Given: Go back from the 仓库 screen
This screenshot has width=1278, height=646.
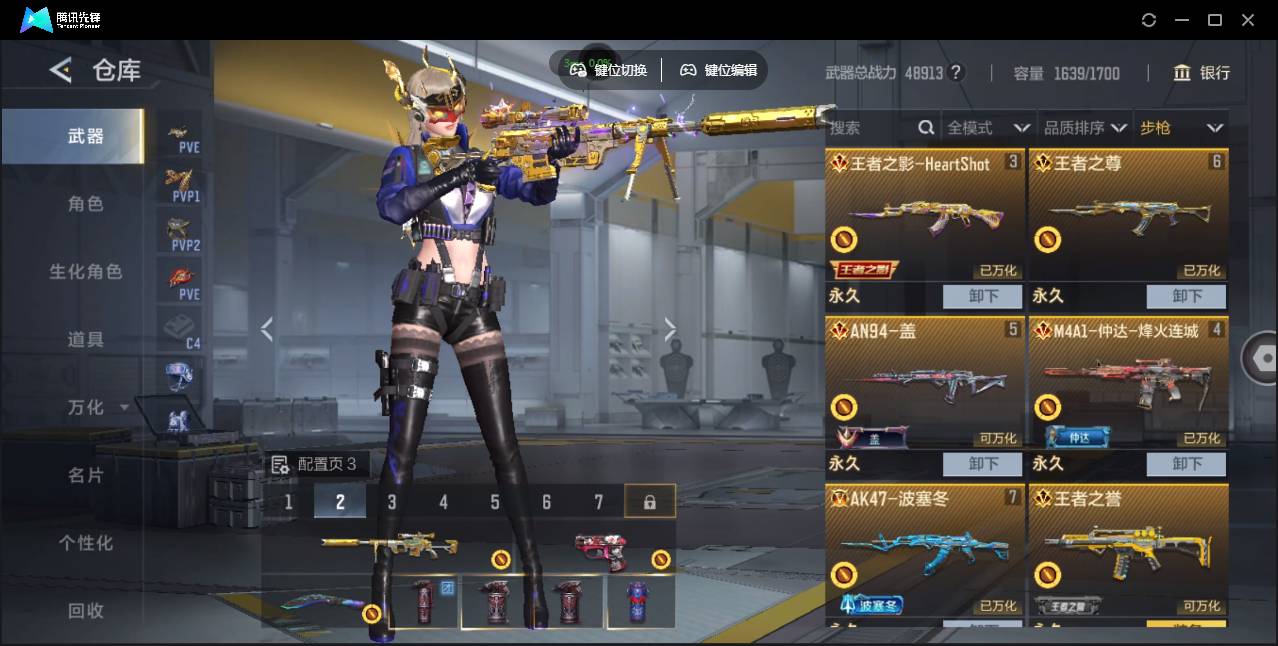Looking at the screenshot, I should click(x=61, y=70).
